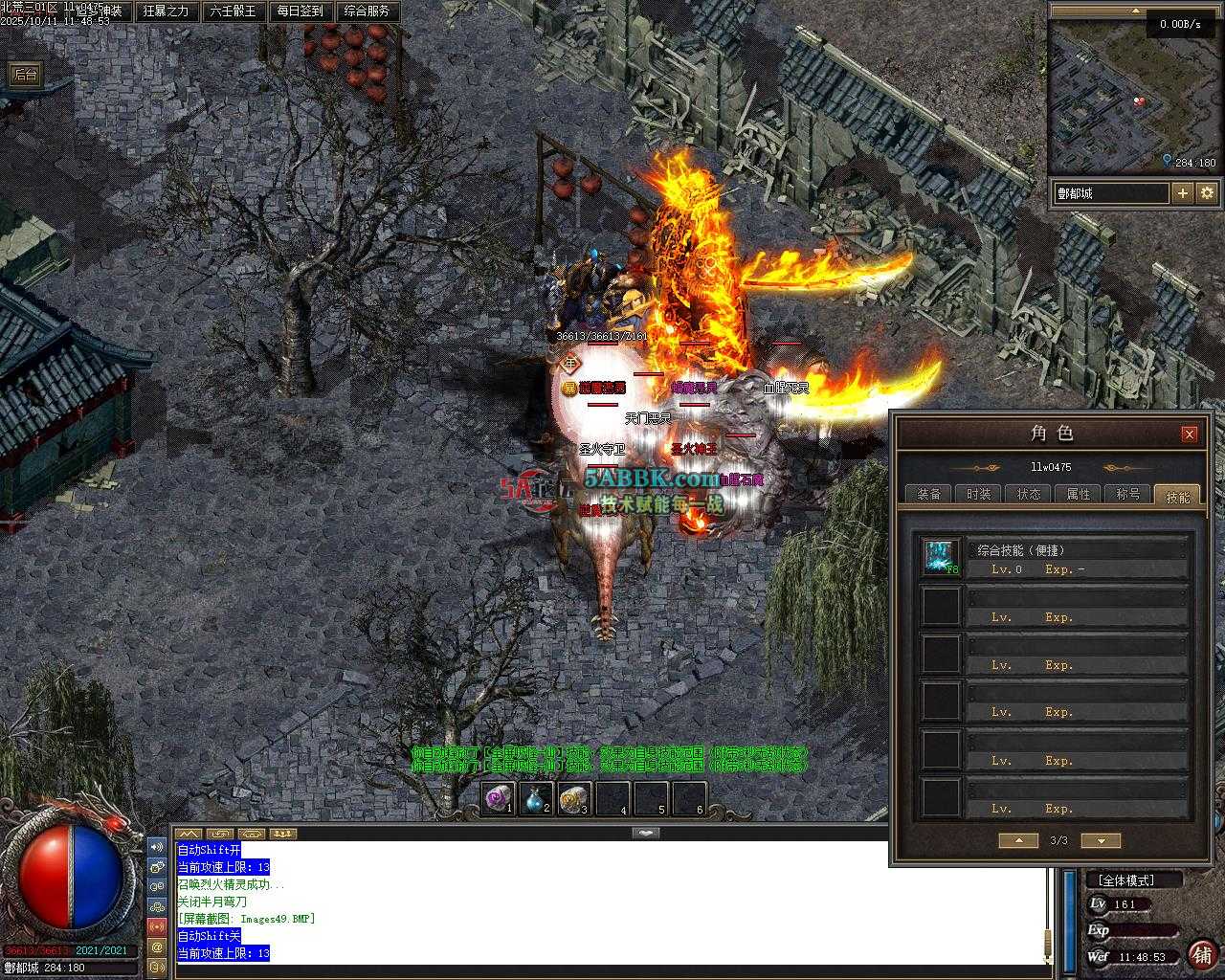Select the 综合技能 skill icon
Screen dimensions: 1225x980
tap(940, 558)
